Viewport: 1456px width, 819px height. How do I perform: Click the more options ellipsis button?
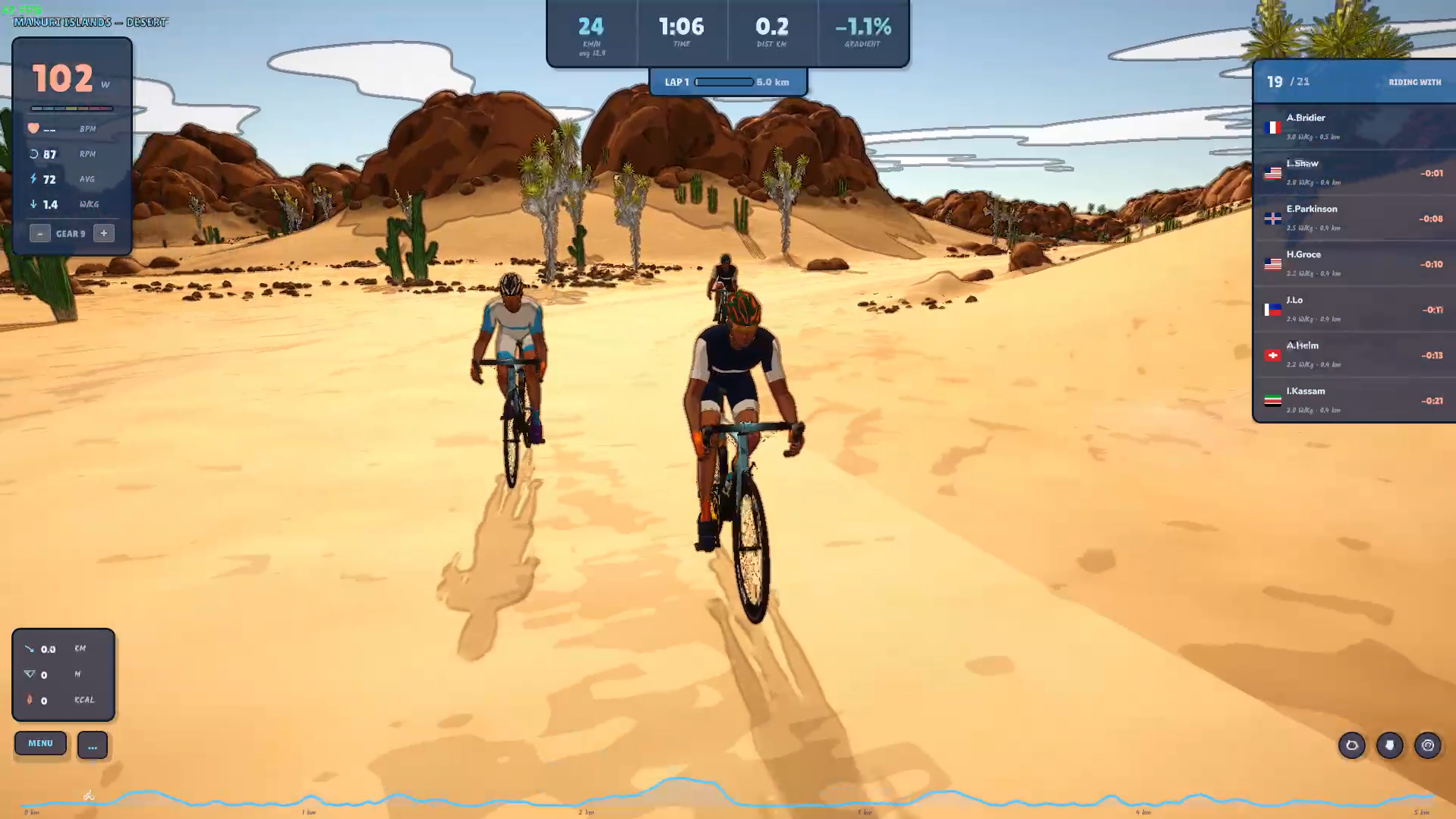pos(92,746)
